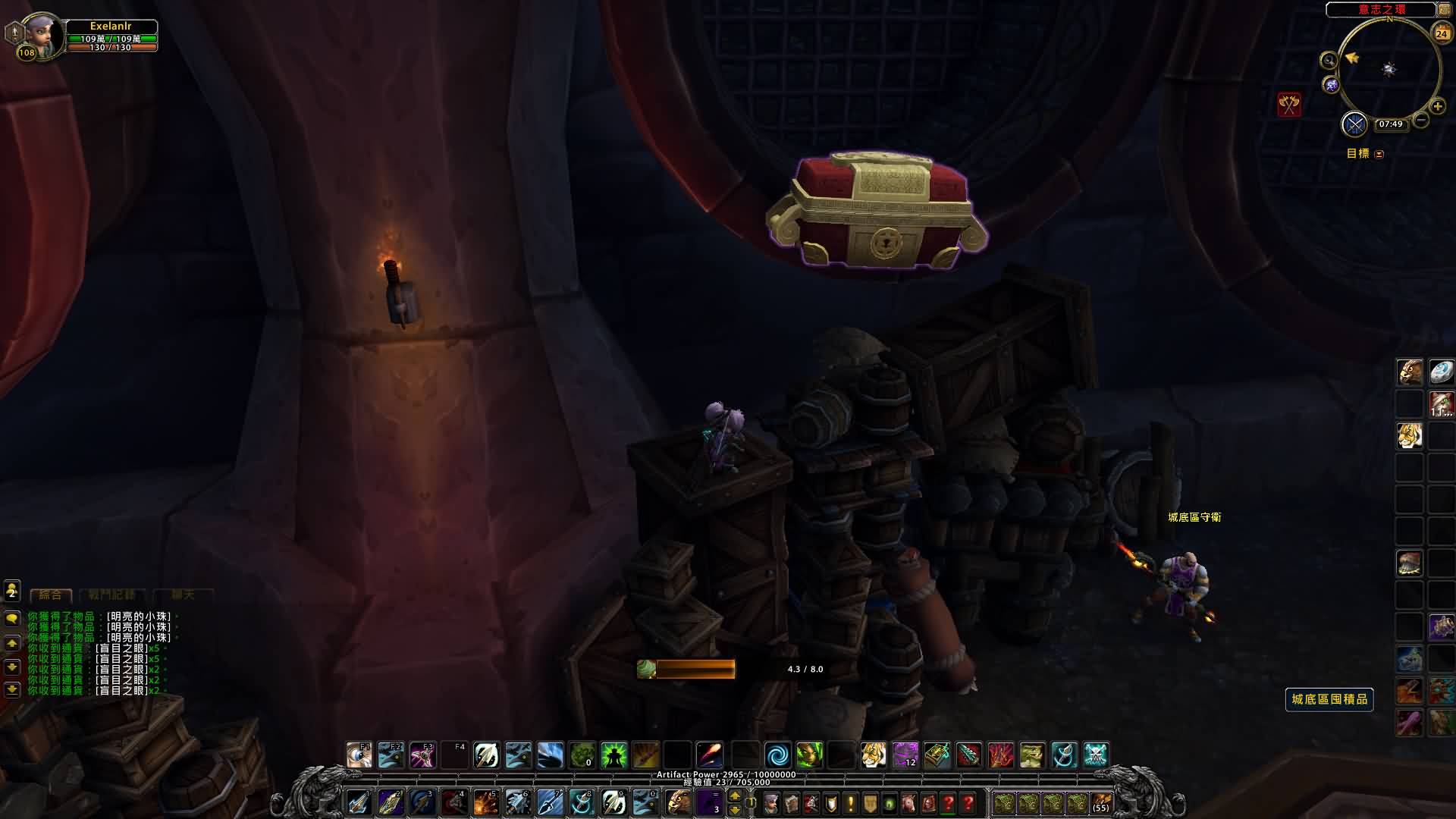Select the ability bound to F1

point(359,755)
